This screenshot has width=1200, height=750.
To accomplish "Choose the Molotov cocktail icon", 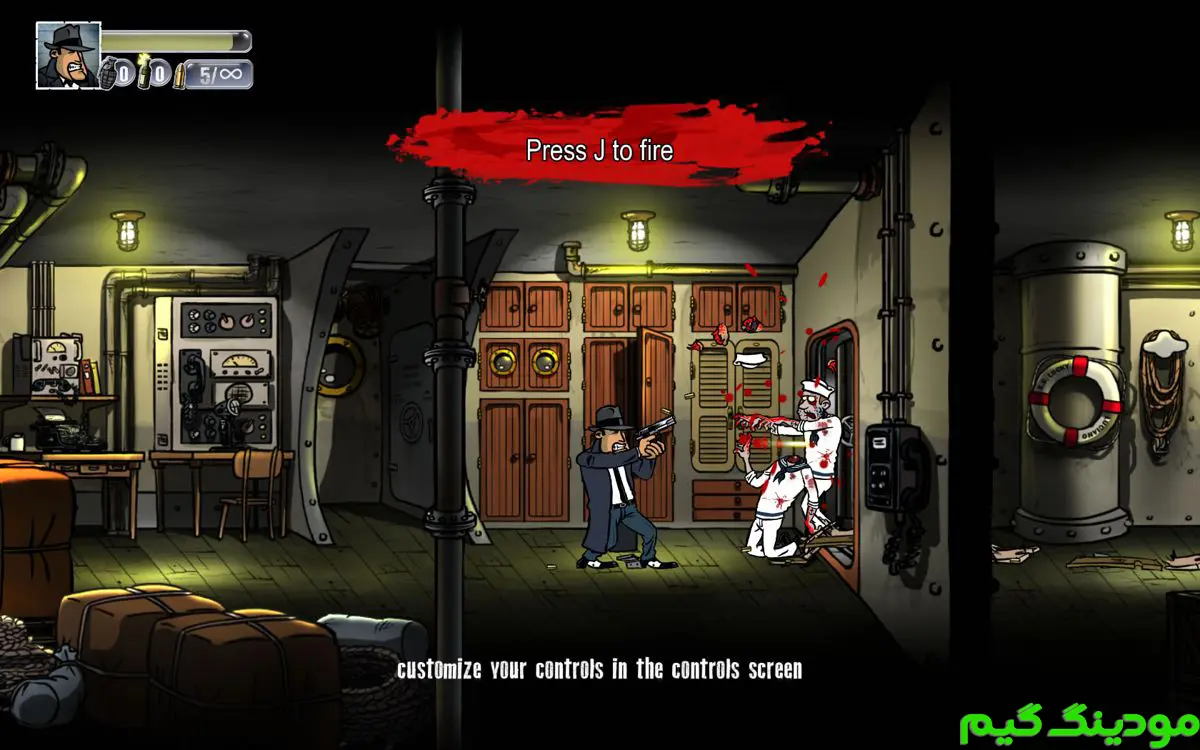I will (x=144, y=71).
